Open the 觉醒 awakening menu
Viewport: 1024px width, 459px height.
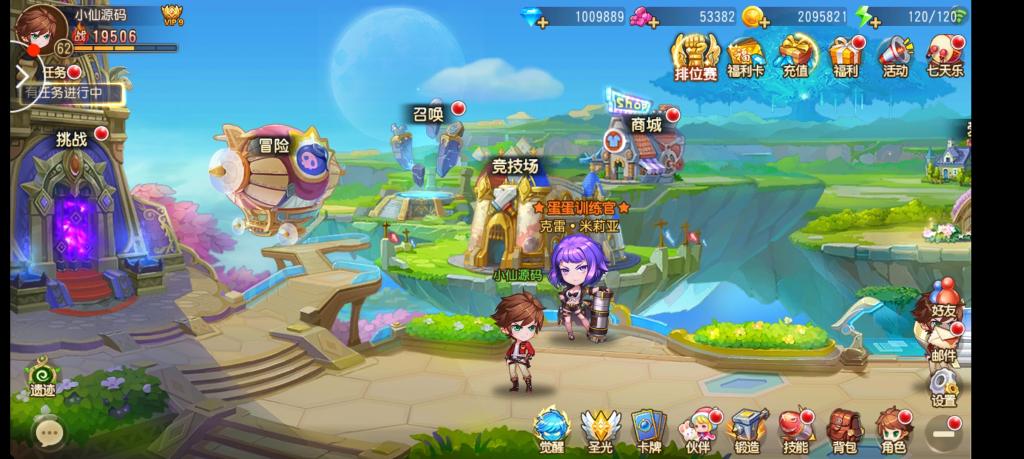coord(551,431)
